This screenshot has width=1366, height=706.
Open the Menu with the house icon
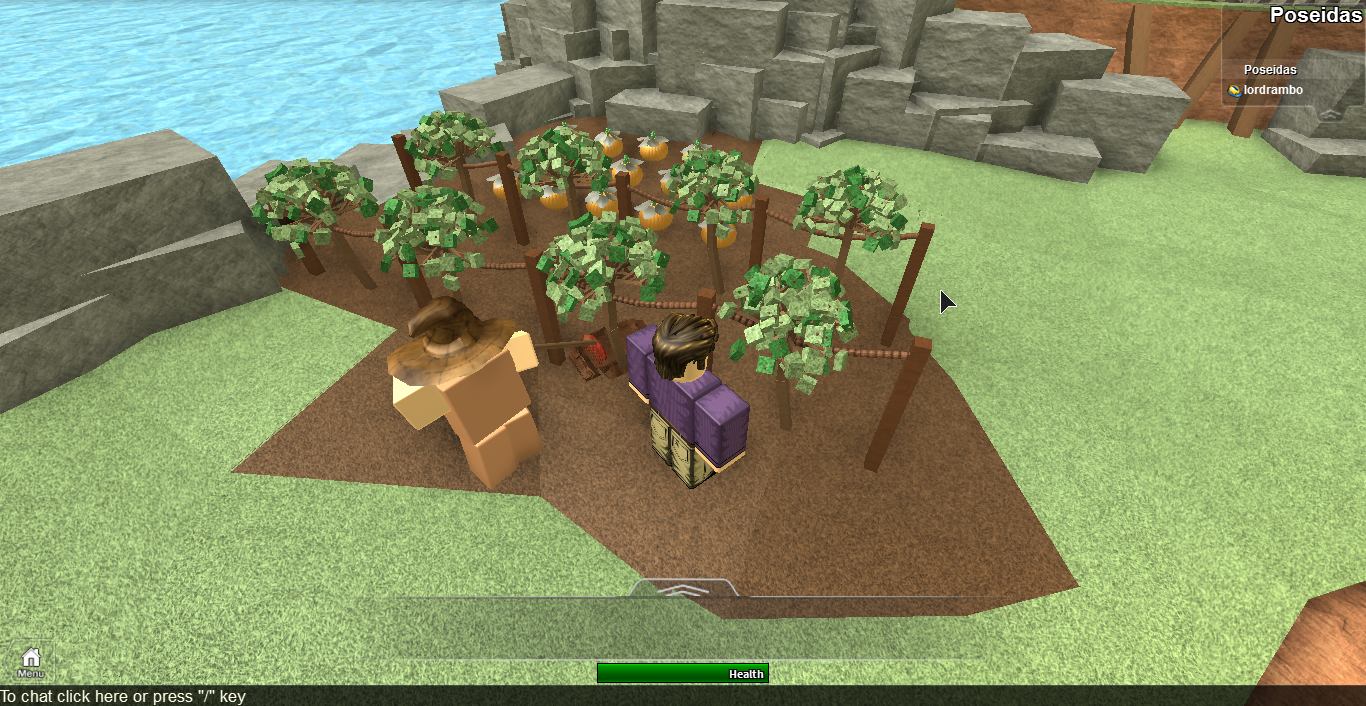pyautogui.click(x=31, y=661)
